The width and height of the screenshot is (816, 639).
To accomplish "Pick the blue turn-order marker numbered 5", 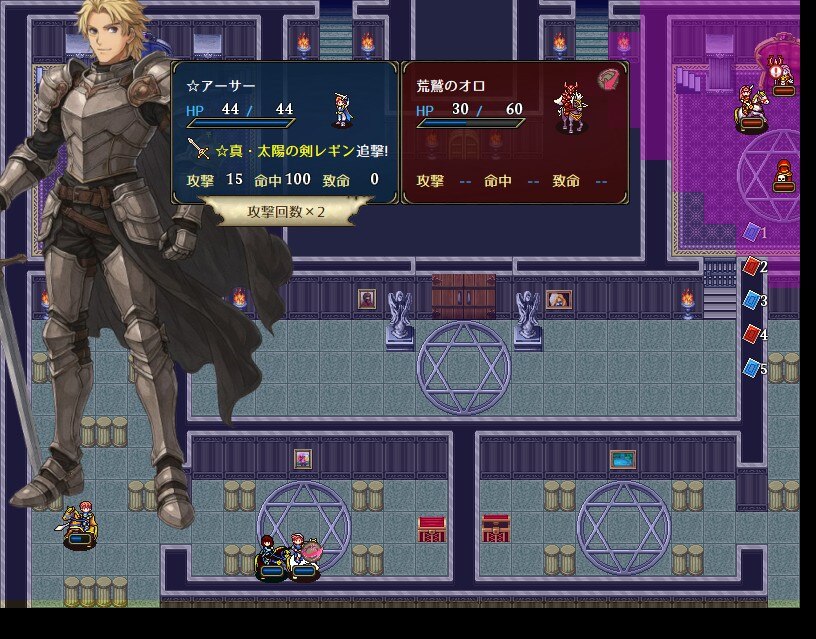I will [x=752, y=368].
